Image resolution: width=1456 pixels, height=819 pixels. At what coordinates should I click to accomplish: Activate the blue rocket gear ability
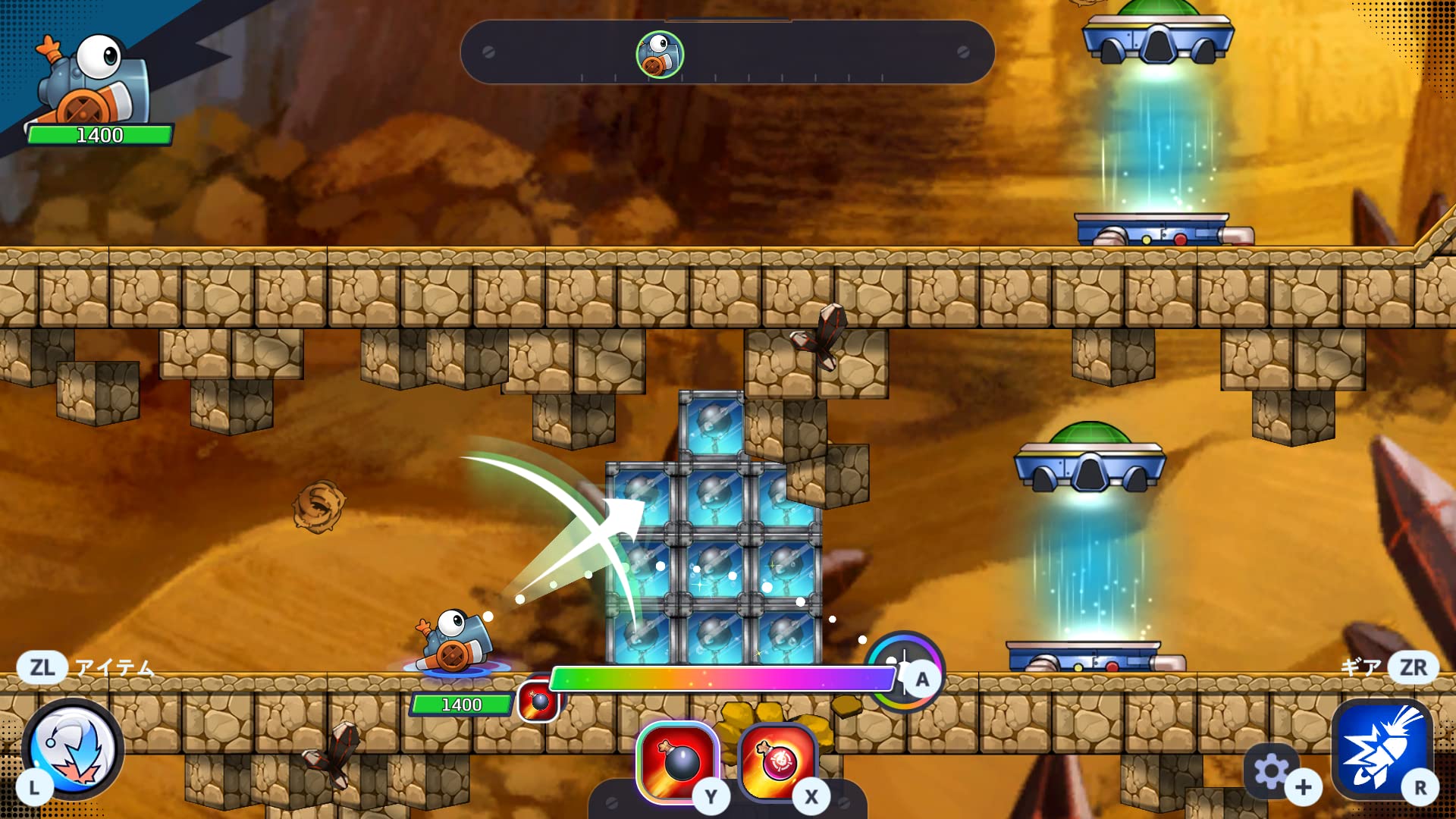[1380, 751]
